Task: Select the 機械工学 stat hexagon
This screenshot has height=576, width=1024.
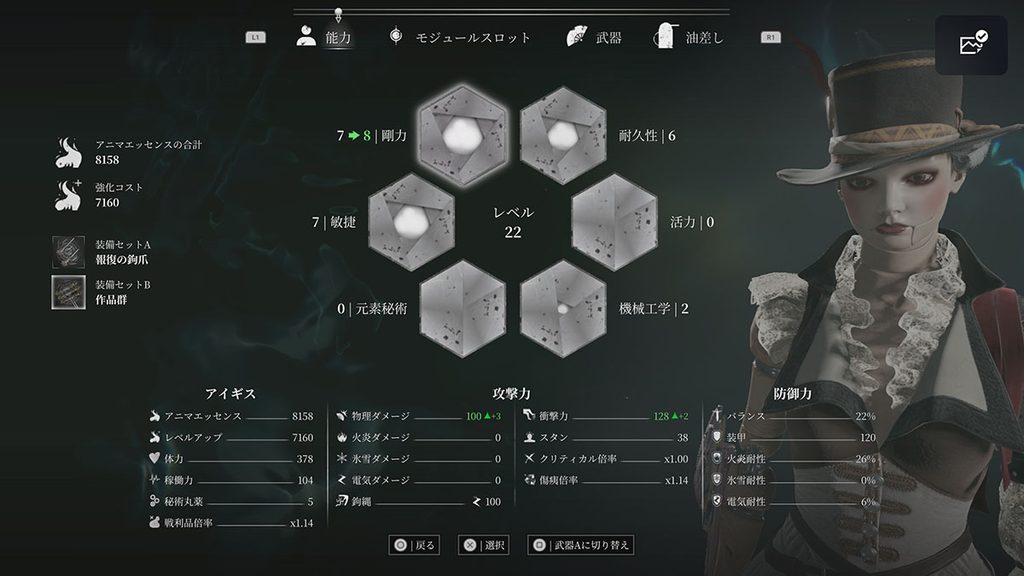Action: [564, 308]
